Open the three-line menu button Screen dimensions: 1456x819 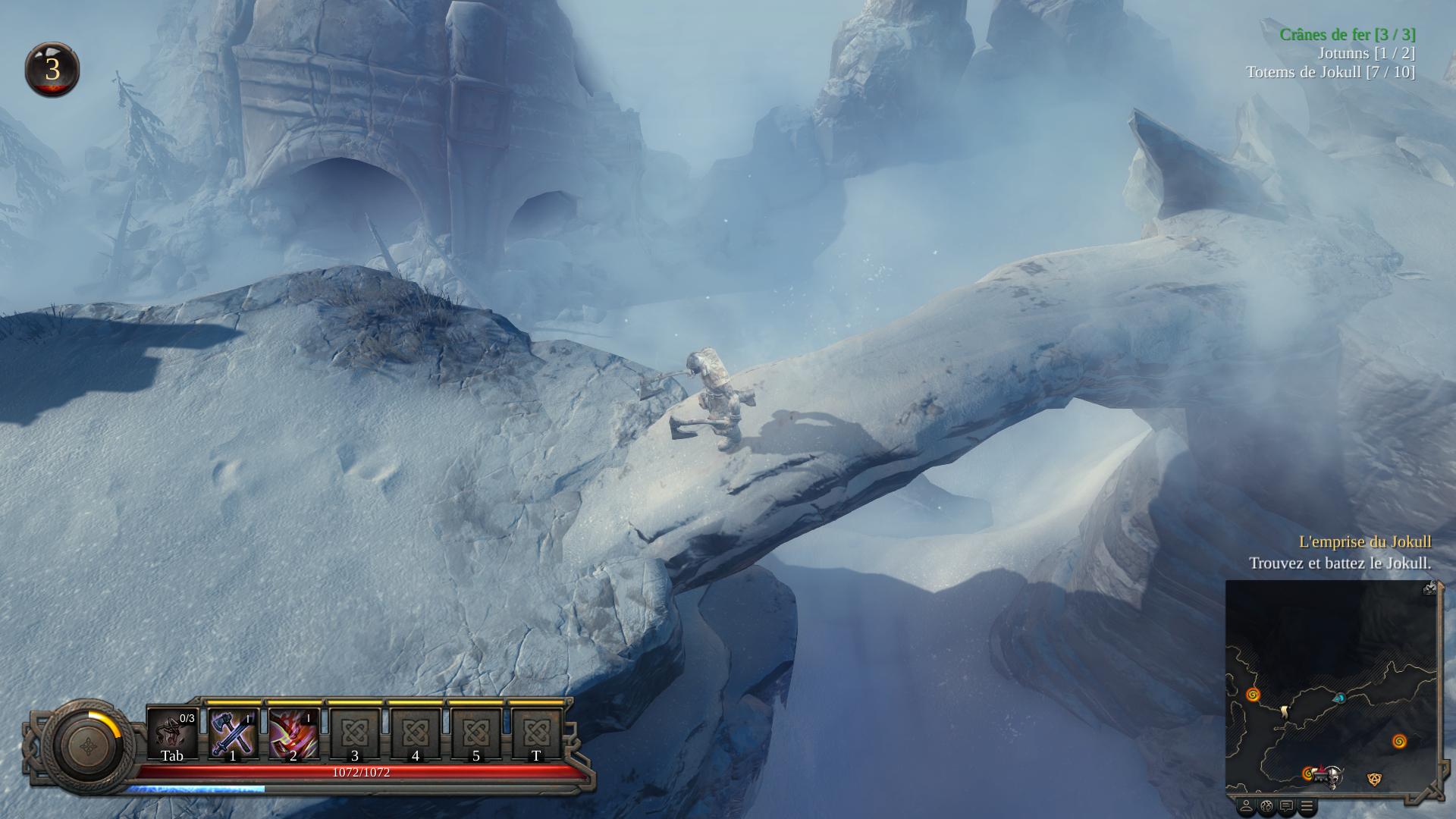pos(1307,805)
